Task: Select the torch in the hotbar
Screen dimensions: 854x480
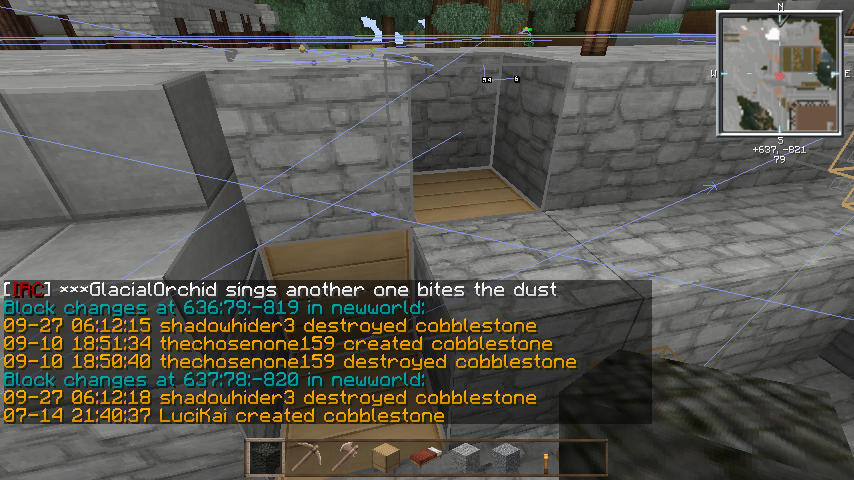Action: [x=546, y=458]
